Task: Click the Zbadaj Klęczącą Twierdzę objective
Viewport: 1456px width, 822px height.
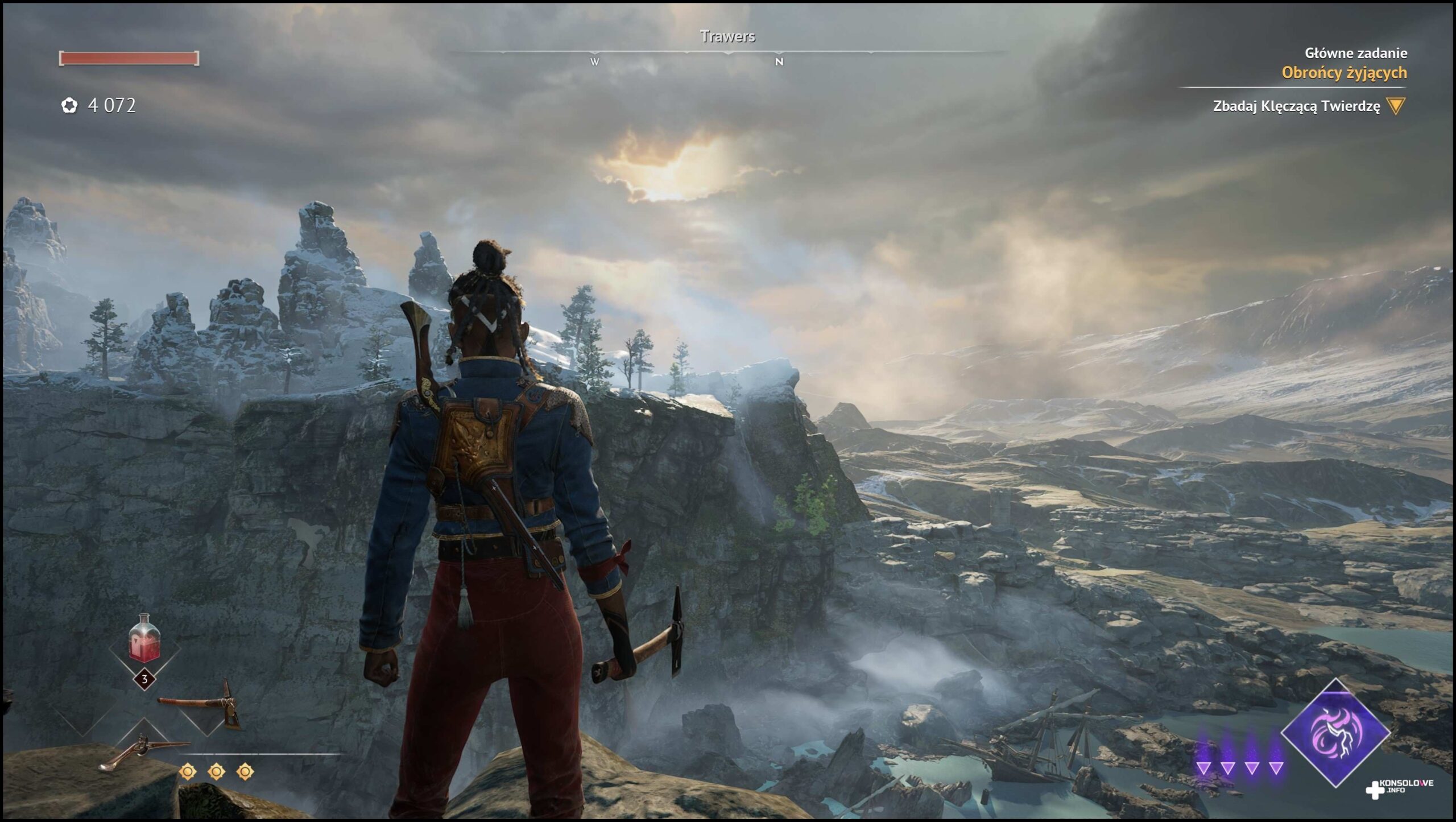Action: (1296, 106)
